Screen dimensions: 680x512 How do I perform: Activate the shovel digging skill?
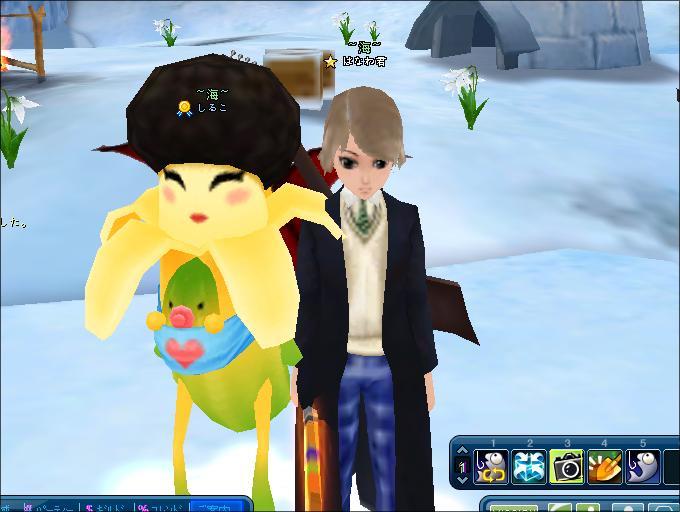605,466
